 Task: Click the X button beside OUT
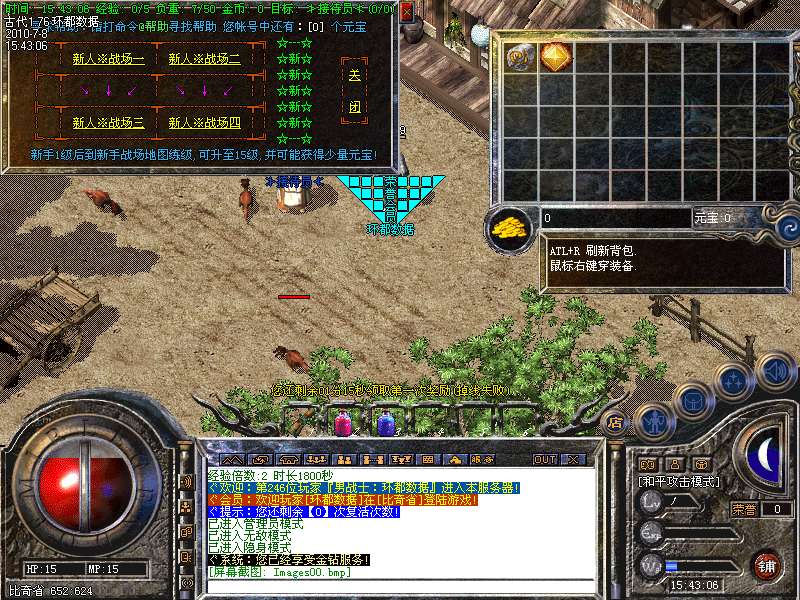coord(573,460)
